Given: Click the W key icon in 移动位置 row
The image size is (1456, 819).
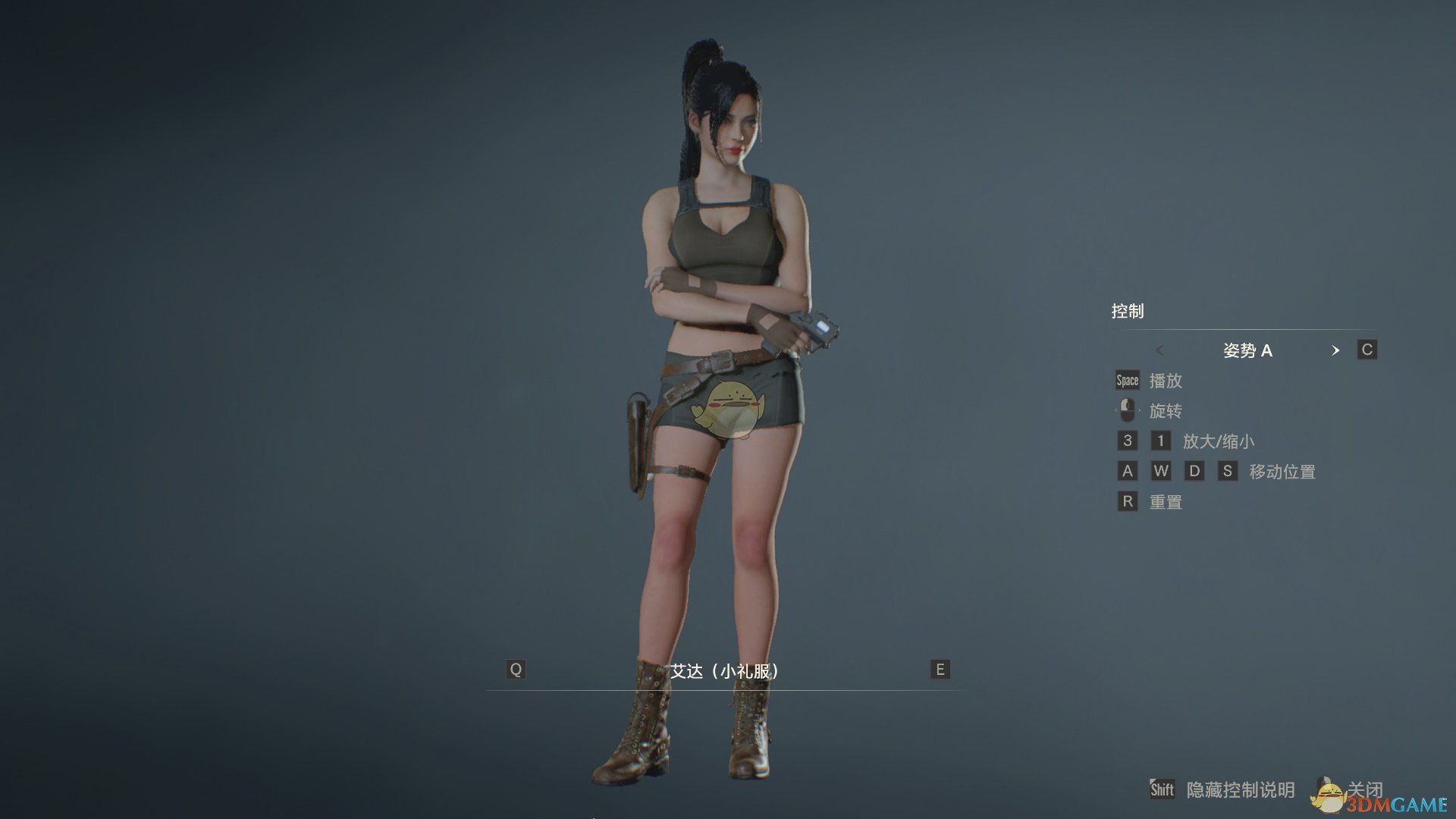Looking at the screenshot, I should [x=1161, y=471].
